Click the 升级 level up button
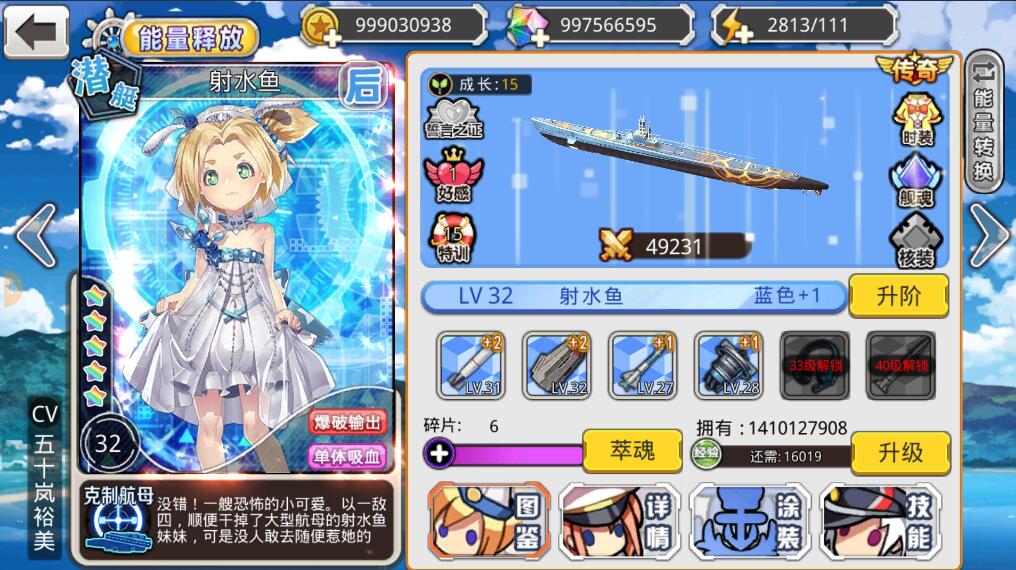This screenshot has width=1016, height=570. point(900,453)
